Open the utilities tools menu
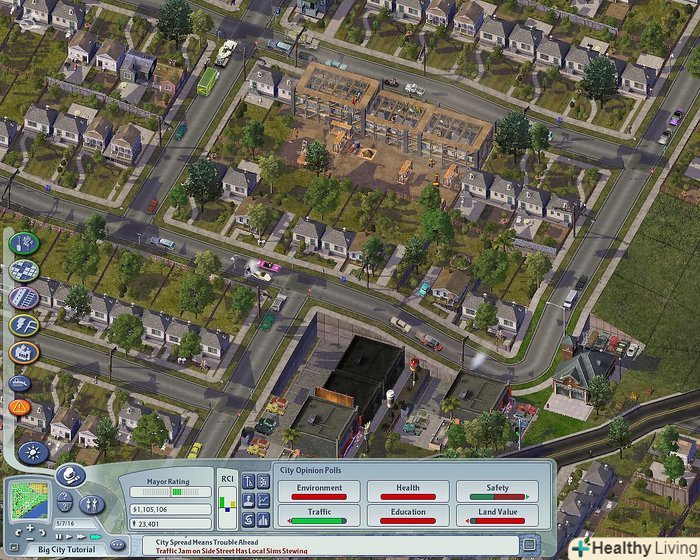The width and height of the screenshot is (700, 560). (x=24, y=325)
